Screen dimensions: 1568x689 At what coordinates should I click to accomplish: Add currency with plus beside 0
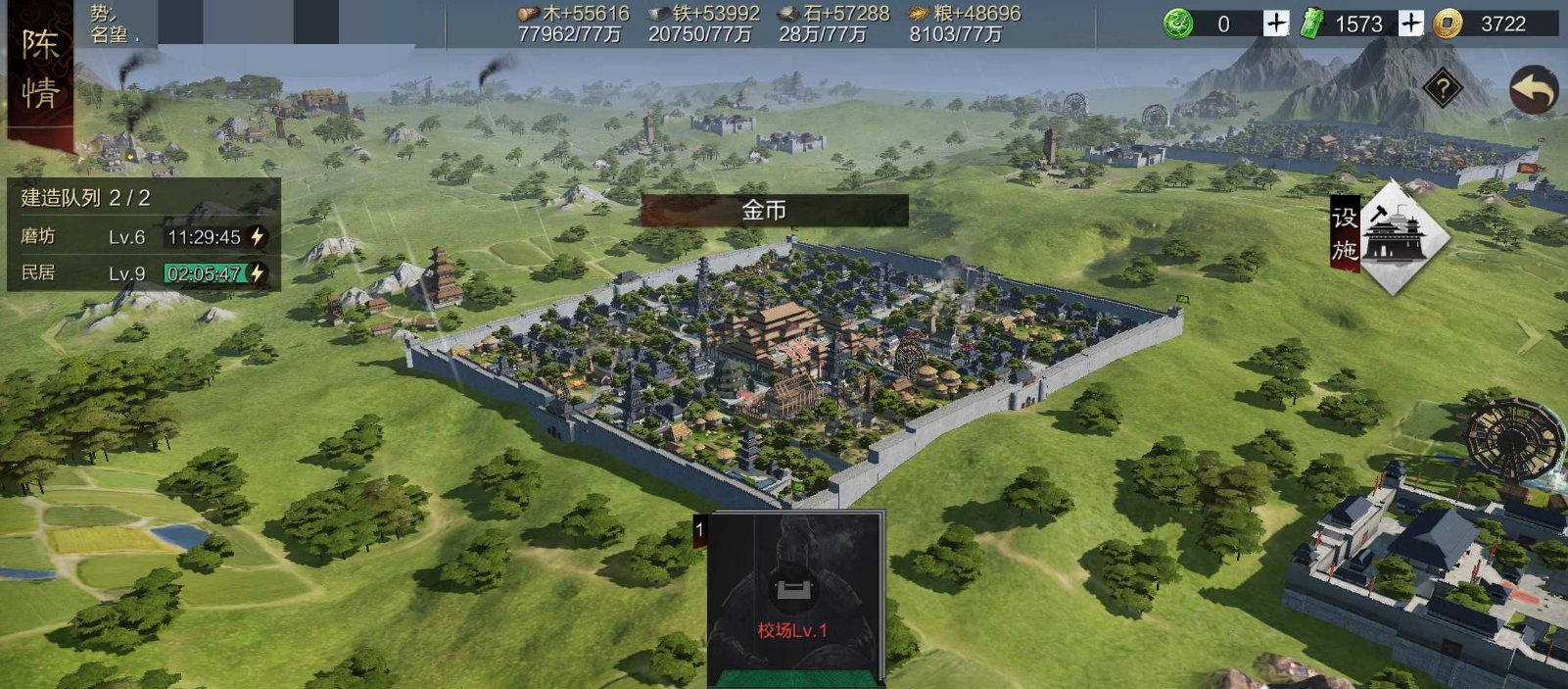point(1275,24)
